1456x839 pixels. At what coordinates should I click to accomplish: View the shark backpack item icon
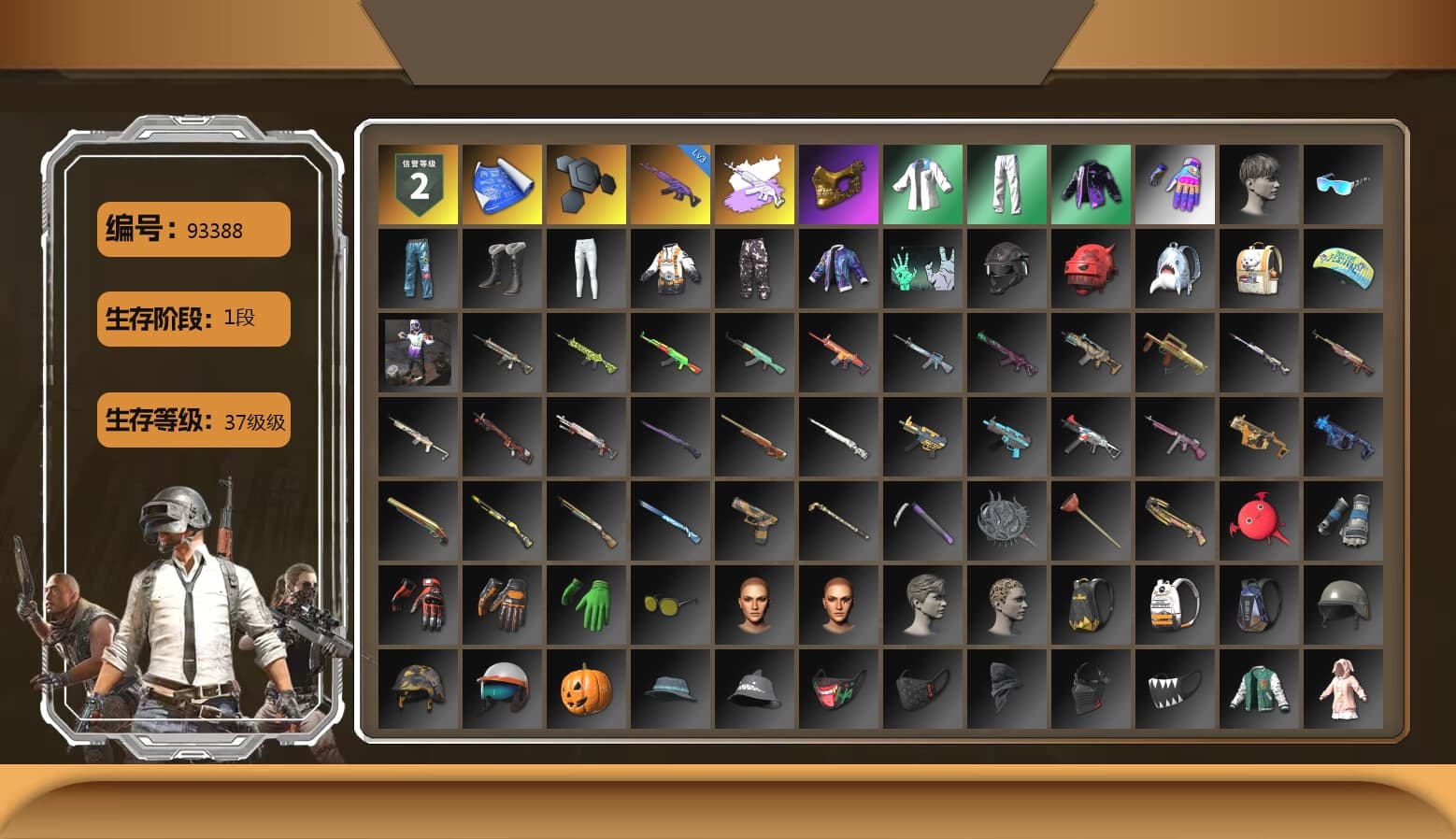click(1175, 267)
